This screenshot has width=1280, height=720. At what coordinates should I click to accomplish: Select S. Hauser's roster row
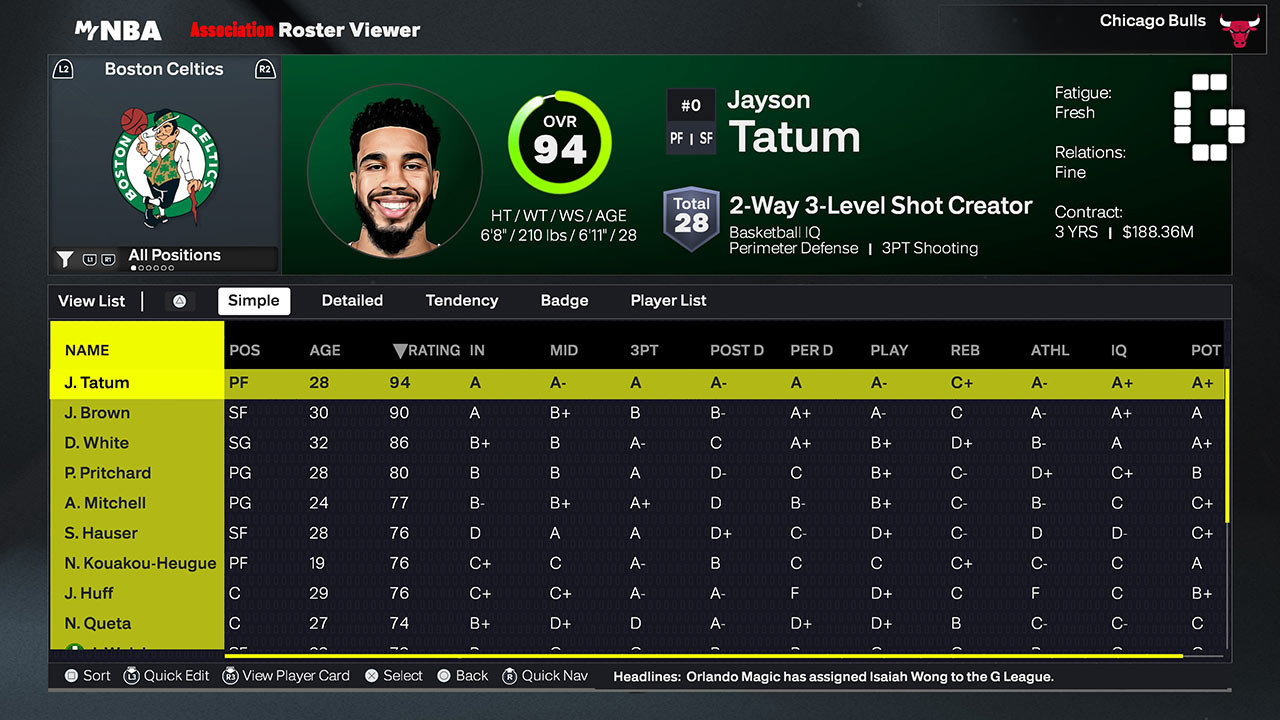[x=101, y=533]
